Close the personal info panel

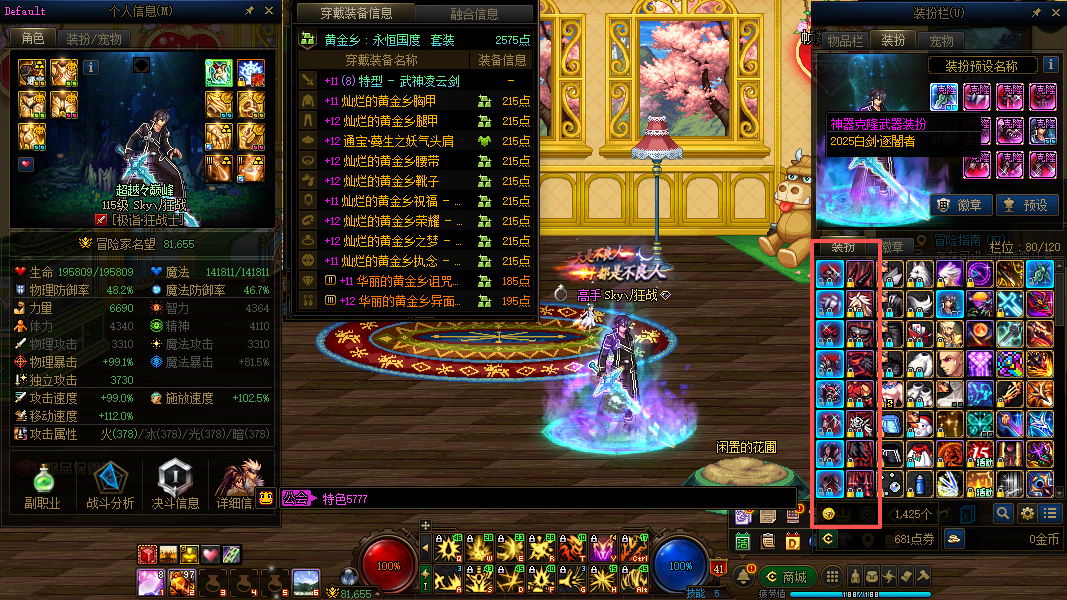pos(269,11)
